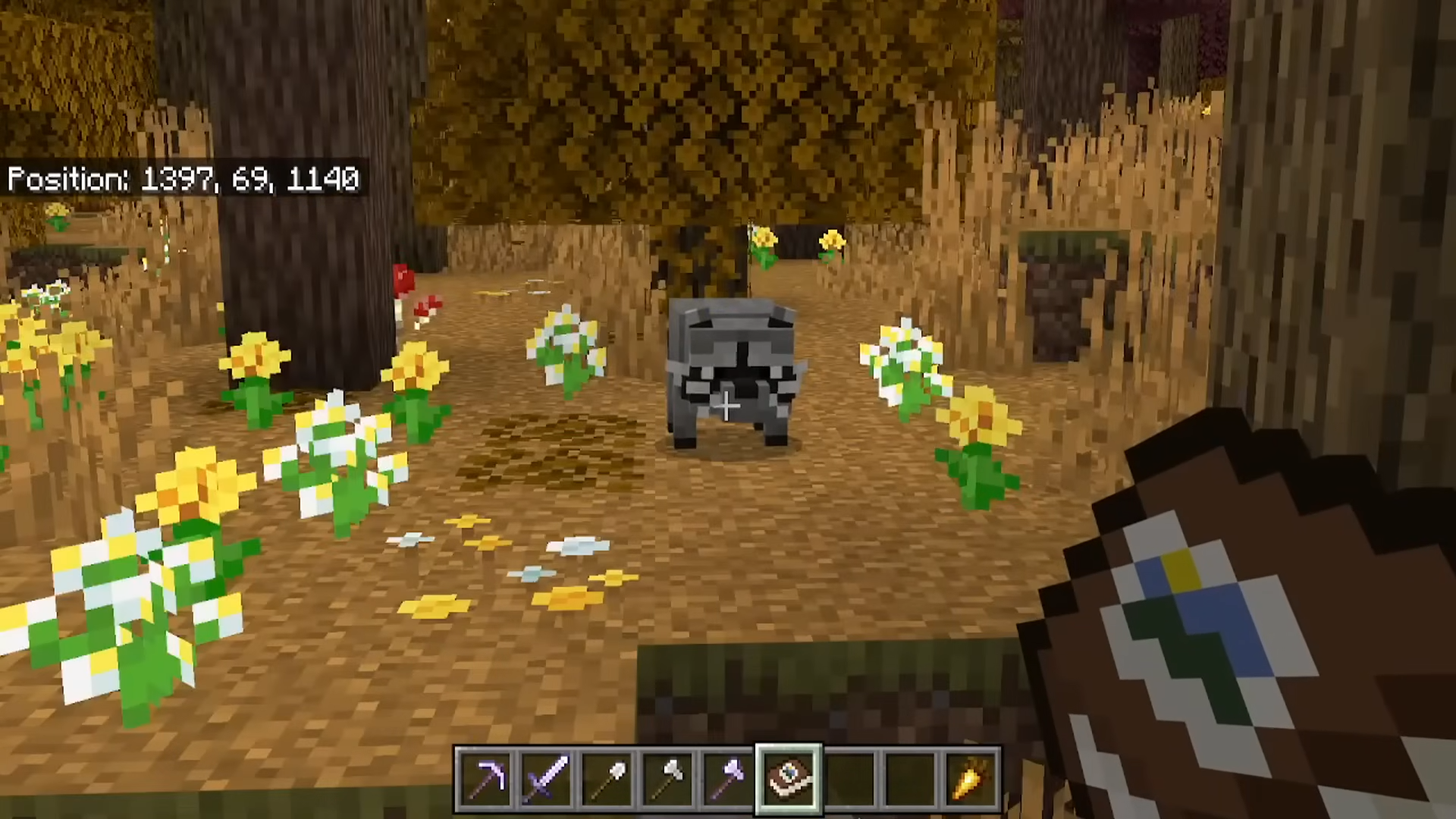Choose the shovel in the hotbar
The image size is (1456, 819).
coord(607,779)
